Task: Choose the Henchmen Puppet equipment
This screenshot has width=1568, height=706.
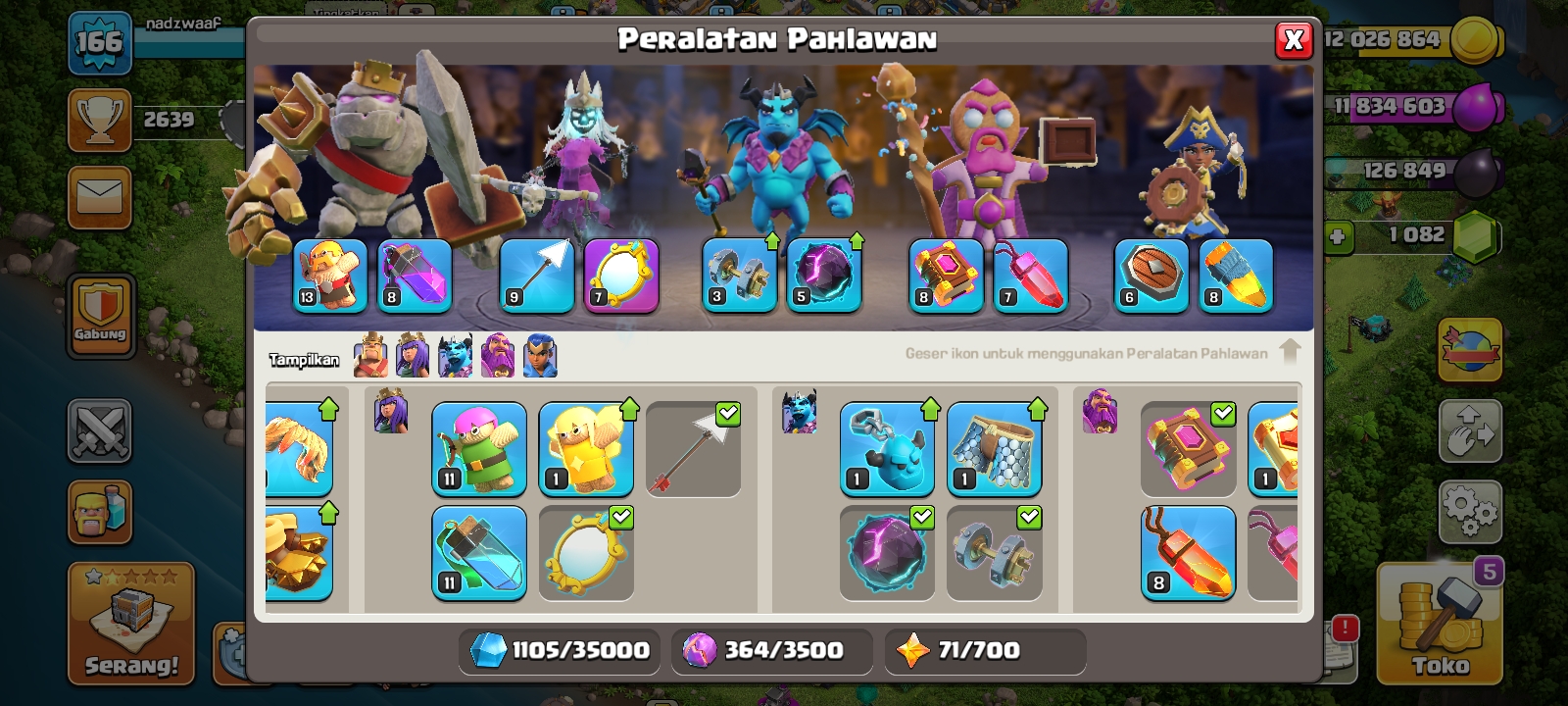Action: click(887, 449)
